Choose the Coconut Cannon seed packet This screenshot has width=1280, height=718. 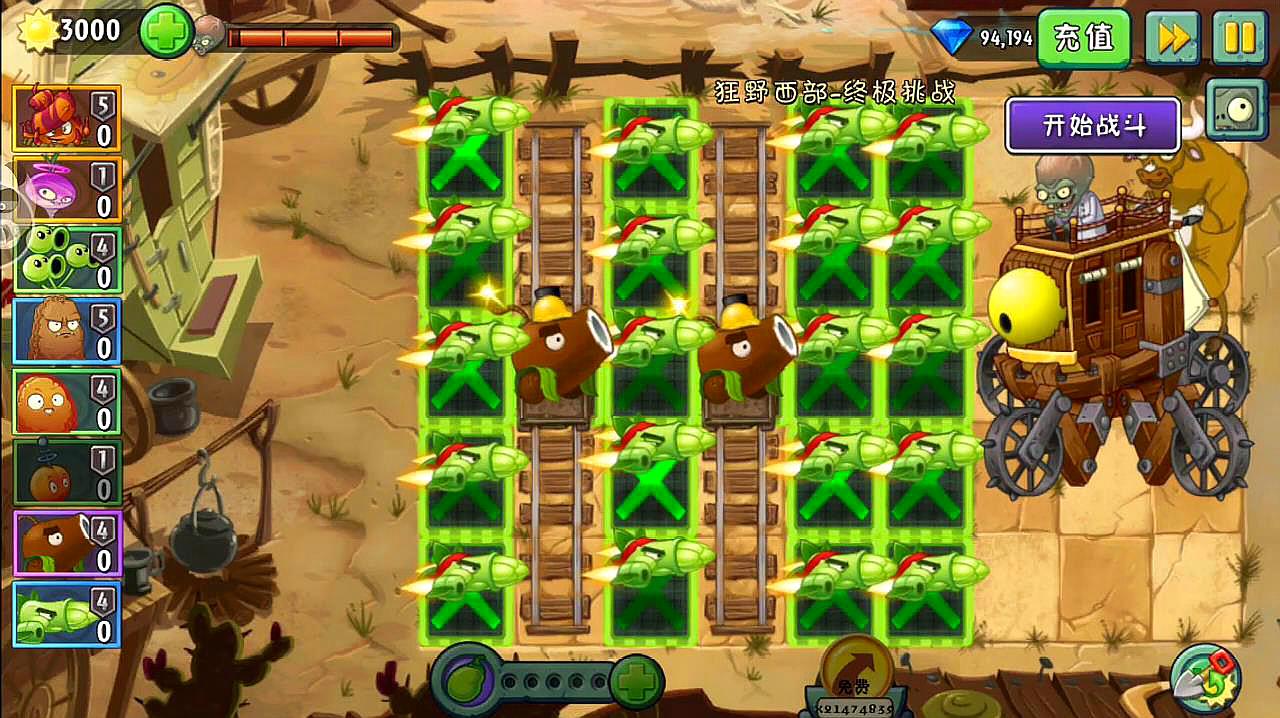pos(67,543)
